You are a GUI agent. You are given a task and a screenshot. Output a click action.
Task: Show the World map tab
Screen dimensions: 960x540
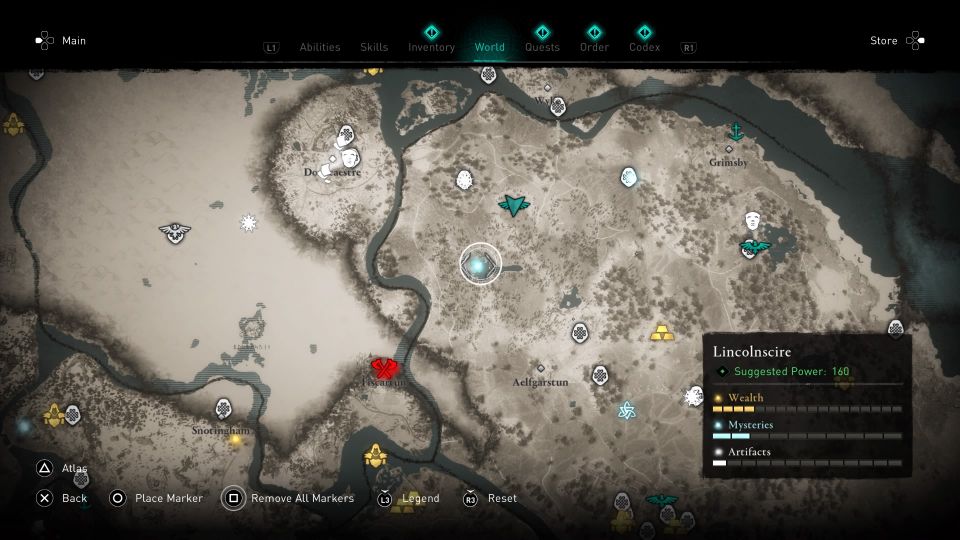[x=490, y=47]
